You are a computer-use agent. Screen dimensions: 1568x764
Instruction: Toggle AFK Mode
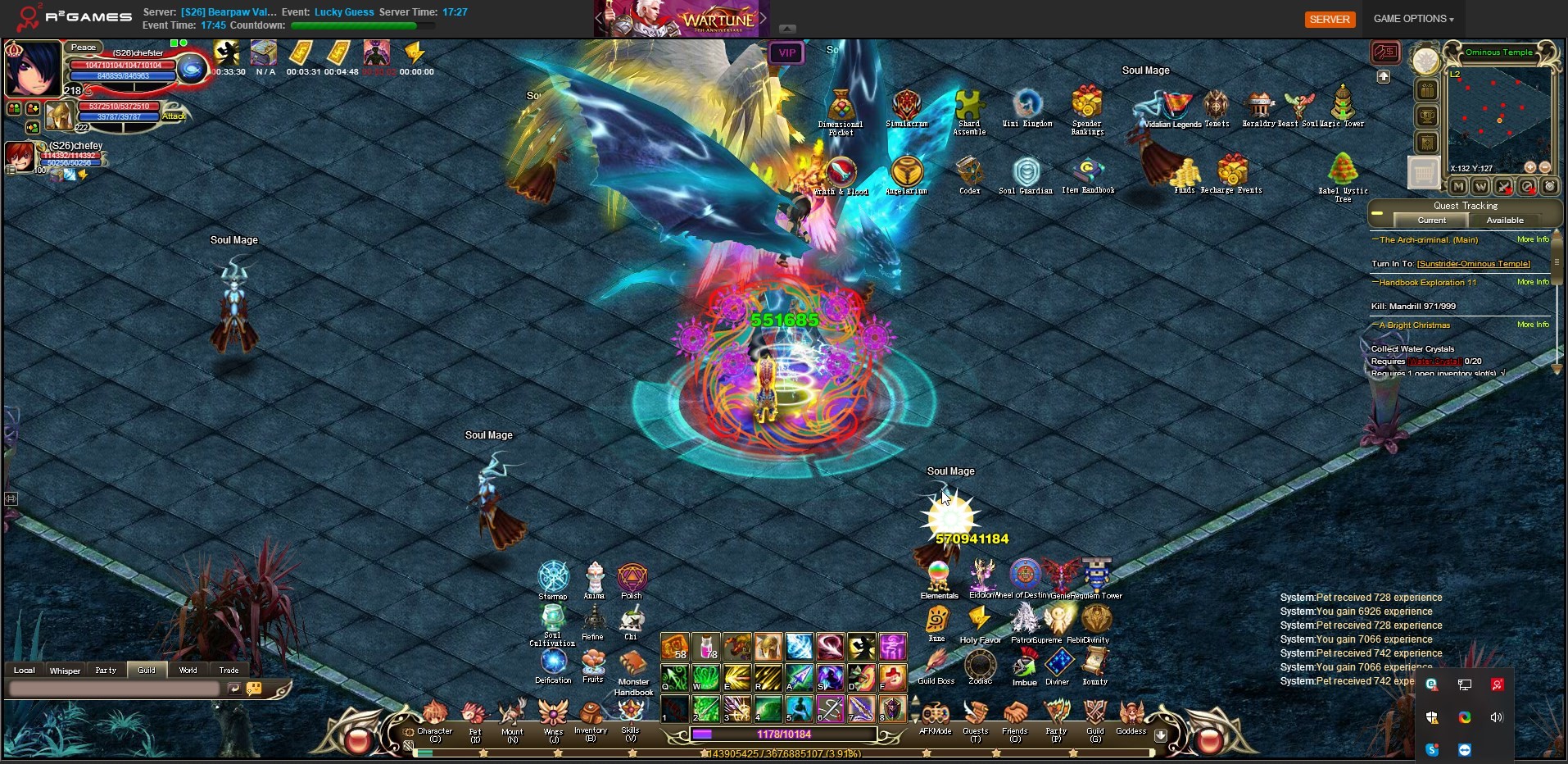936,715
